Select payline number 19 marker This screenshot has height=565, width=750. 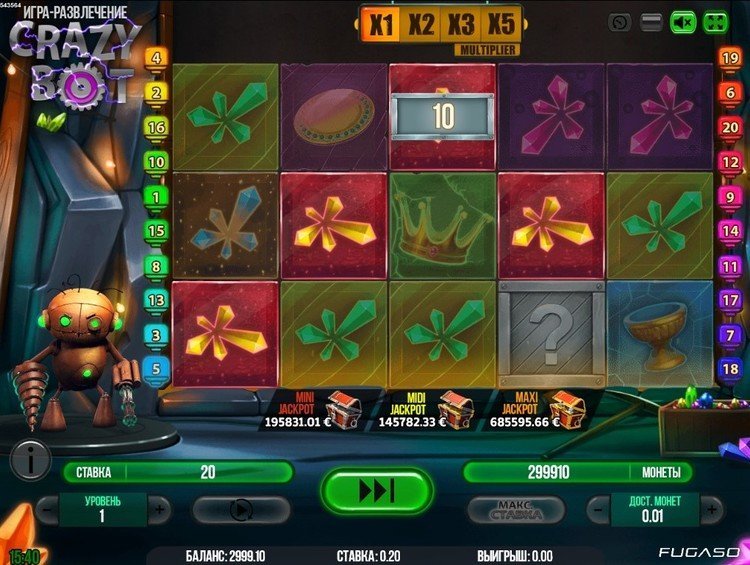(x=731, y=58)
